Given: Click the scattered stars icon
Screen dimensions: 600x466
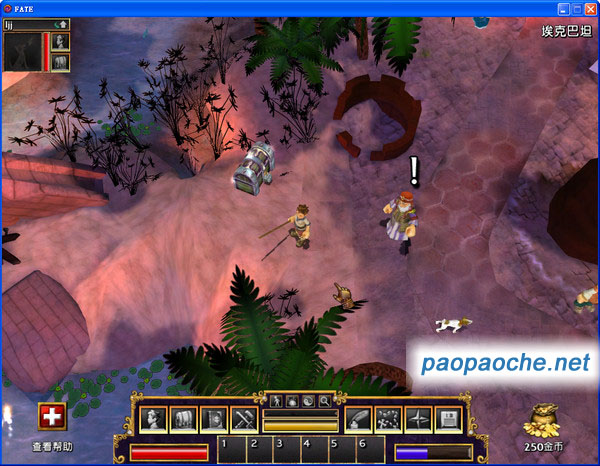Looking at the screenshot, I should point(388,420).
